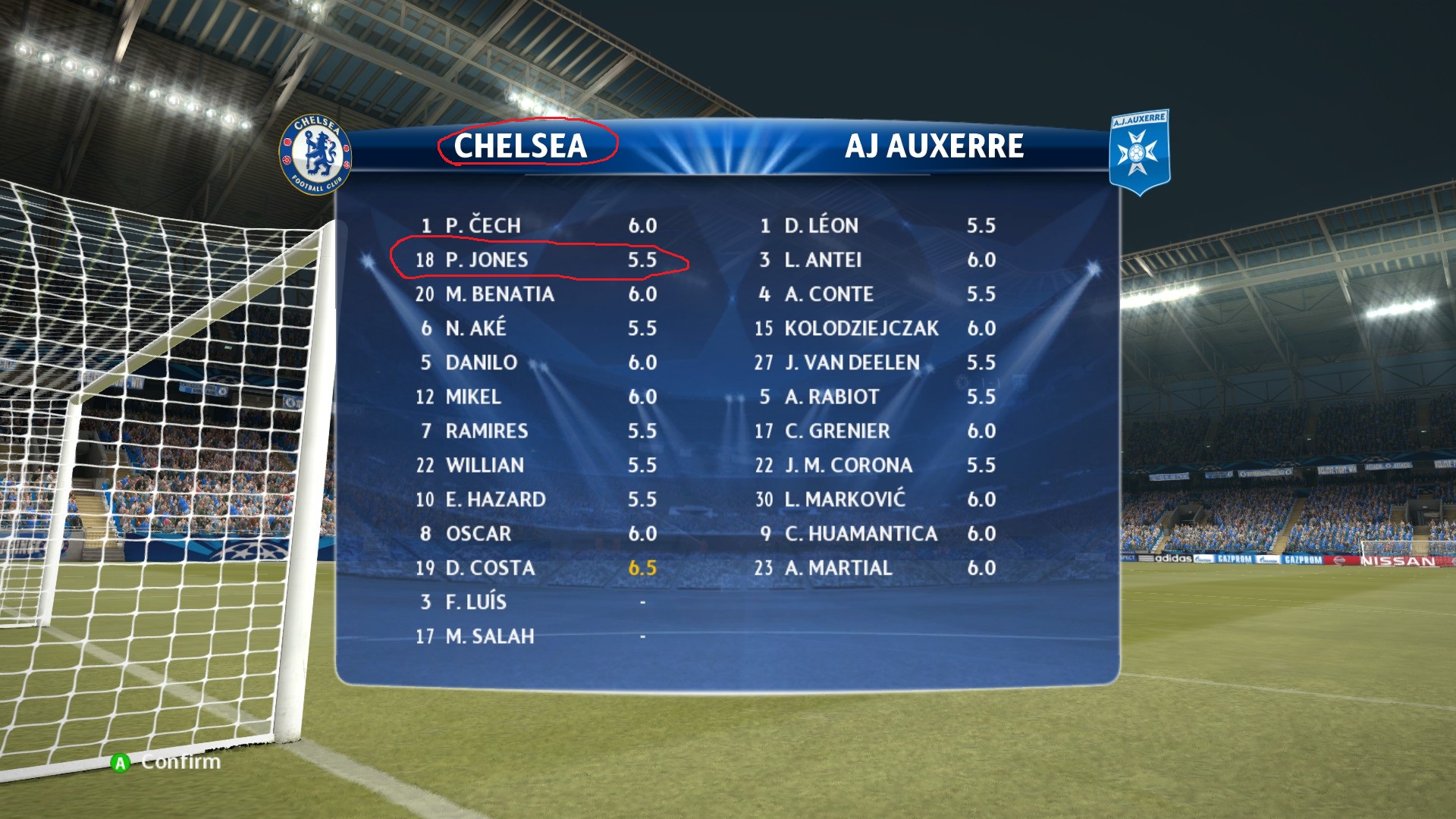
Task: Click the Chelsea team name header
Action: click(x=520, y=146)
